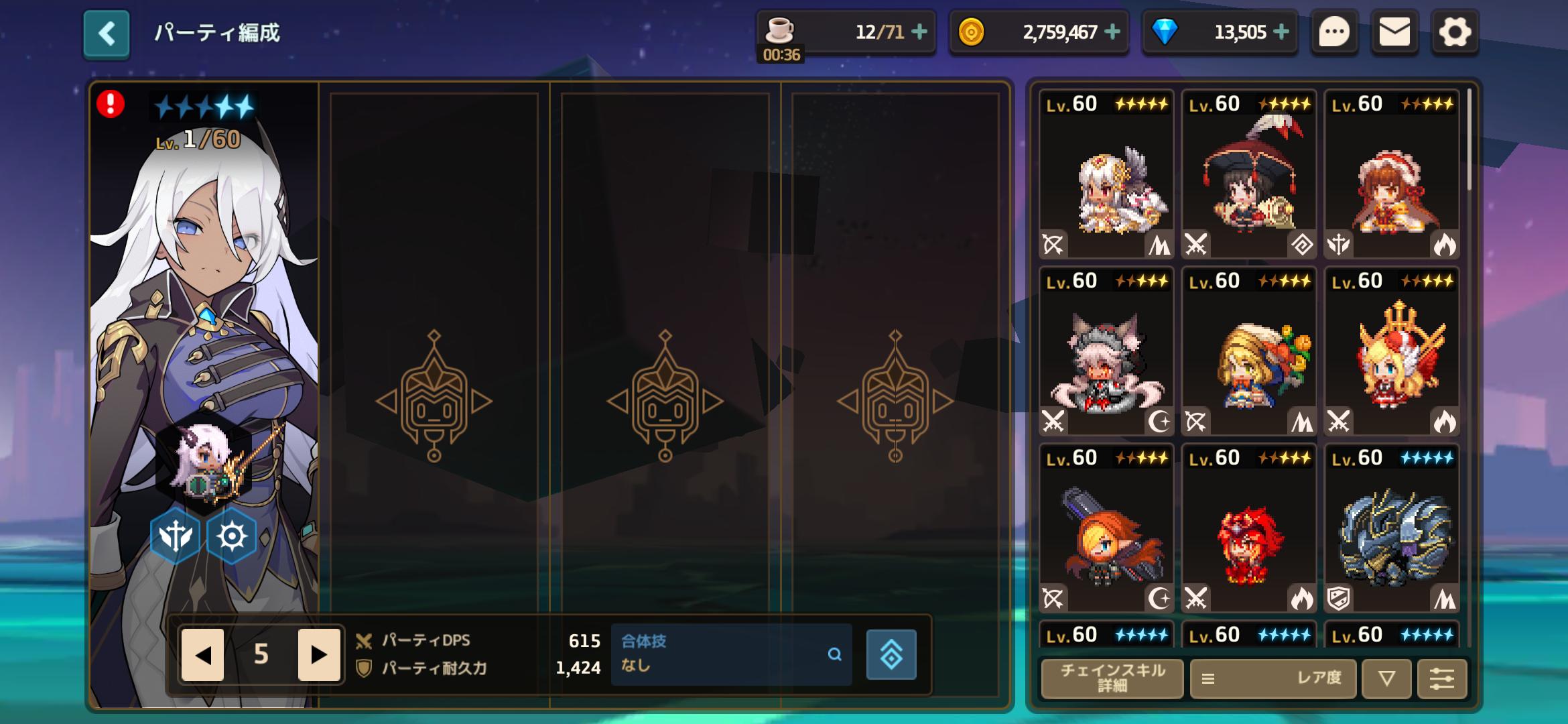Viewport: 1568px width, 724px height.
Task: Choose the black witch-hat hero card
Action: [x=1248, y=174]
